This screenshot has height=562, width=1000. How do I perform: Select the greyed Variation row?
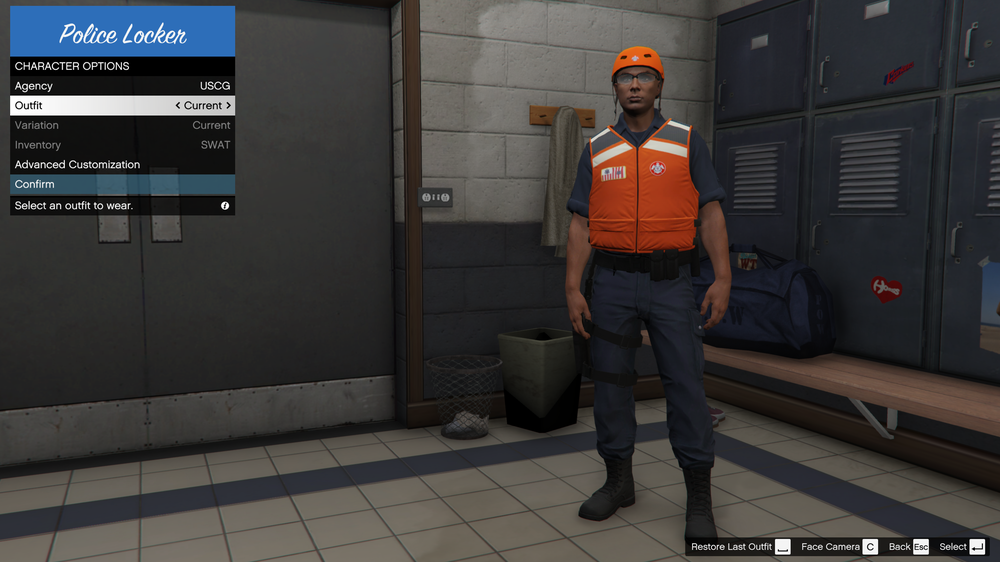coord(122,125)
